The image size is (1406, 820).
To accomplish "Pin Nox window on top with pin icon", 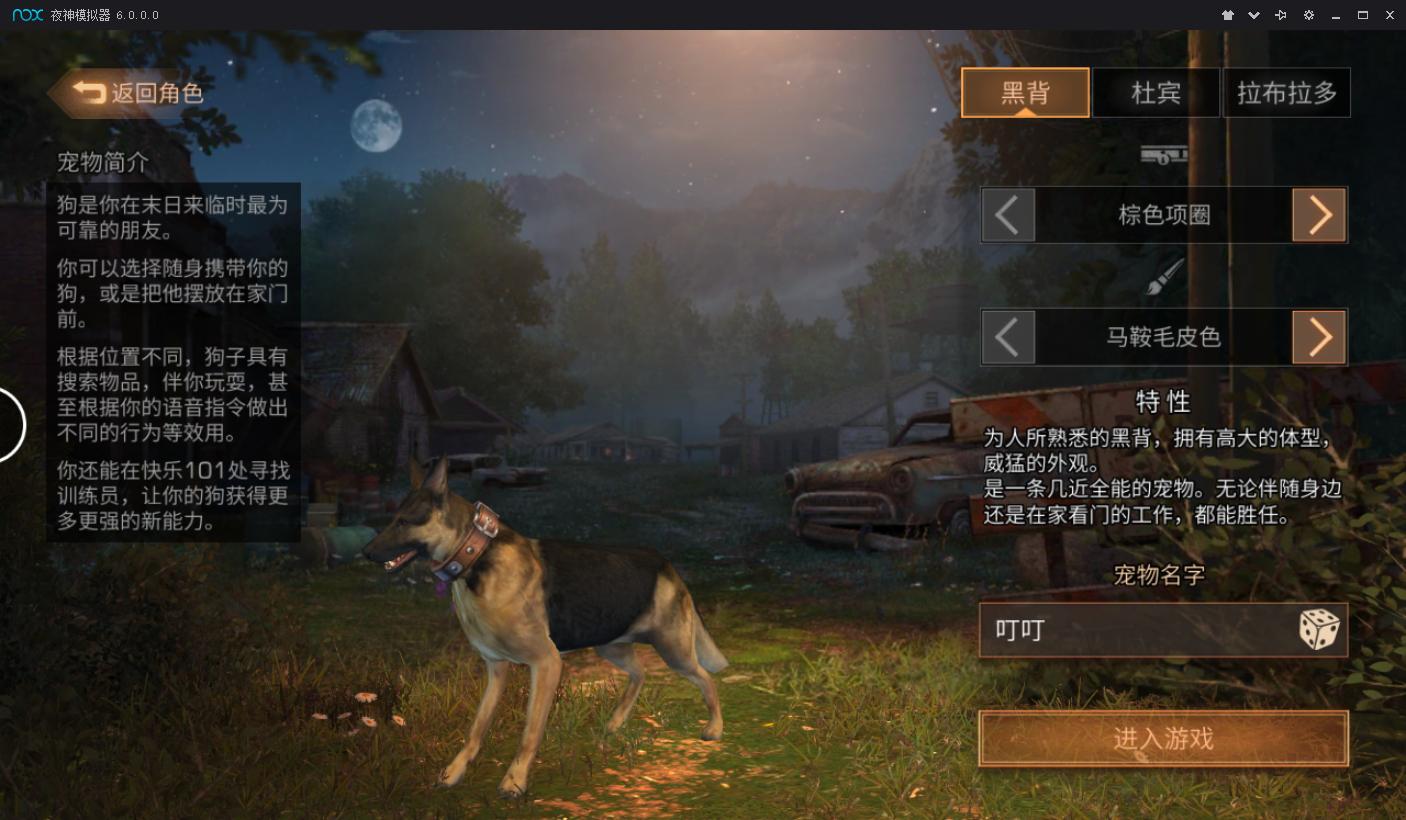I will click(1280, 15).
